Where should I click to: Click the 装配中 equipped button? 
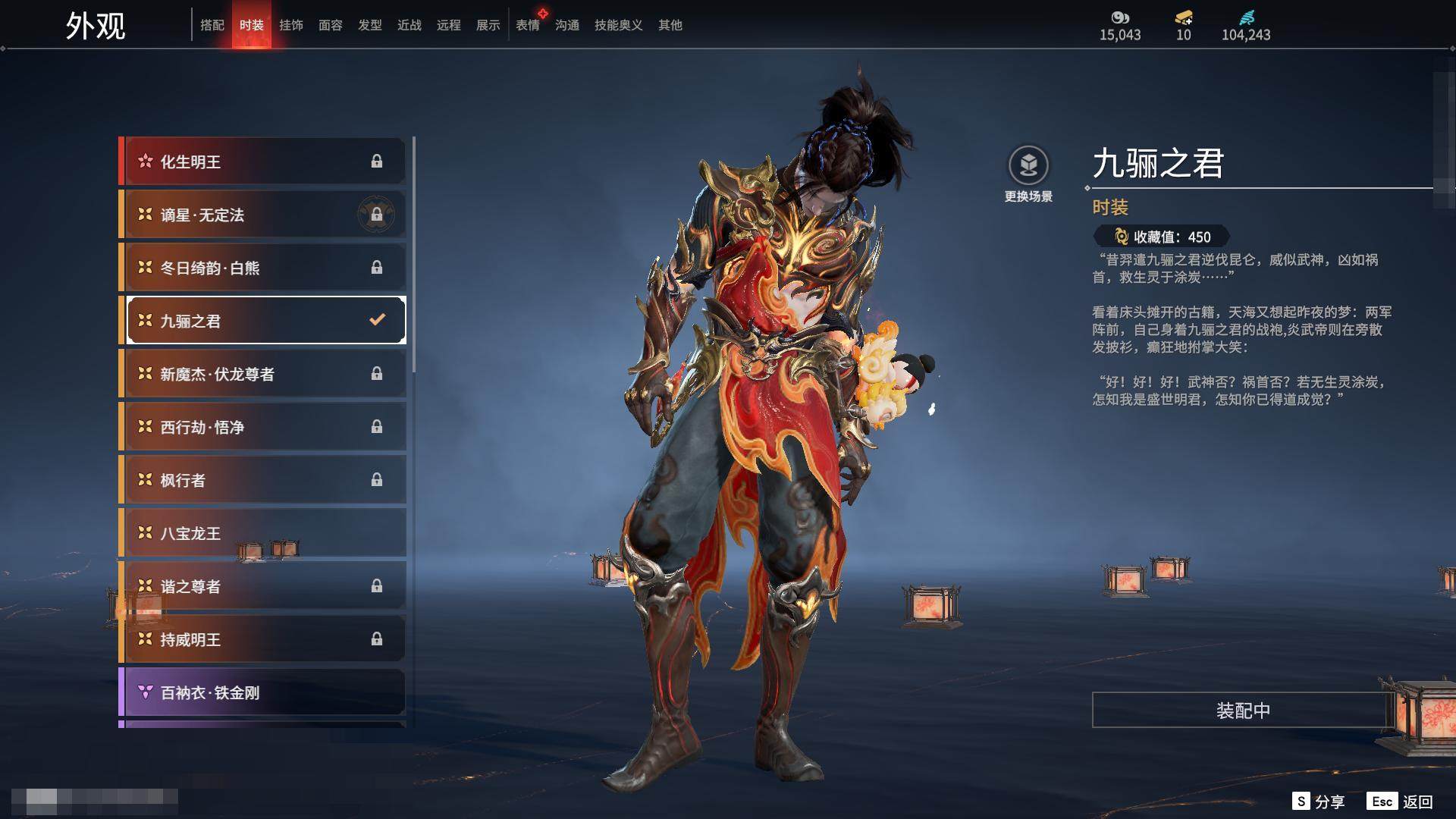pos(1242,710)
